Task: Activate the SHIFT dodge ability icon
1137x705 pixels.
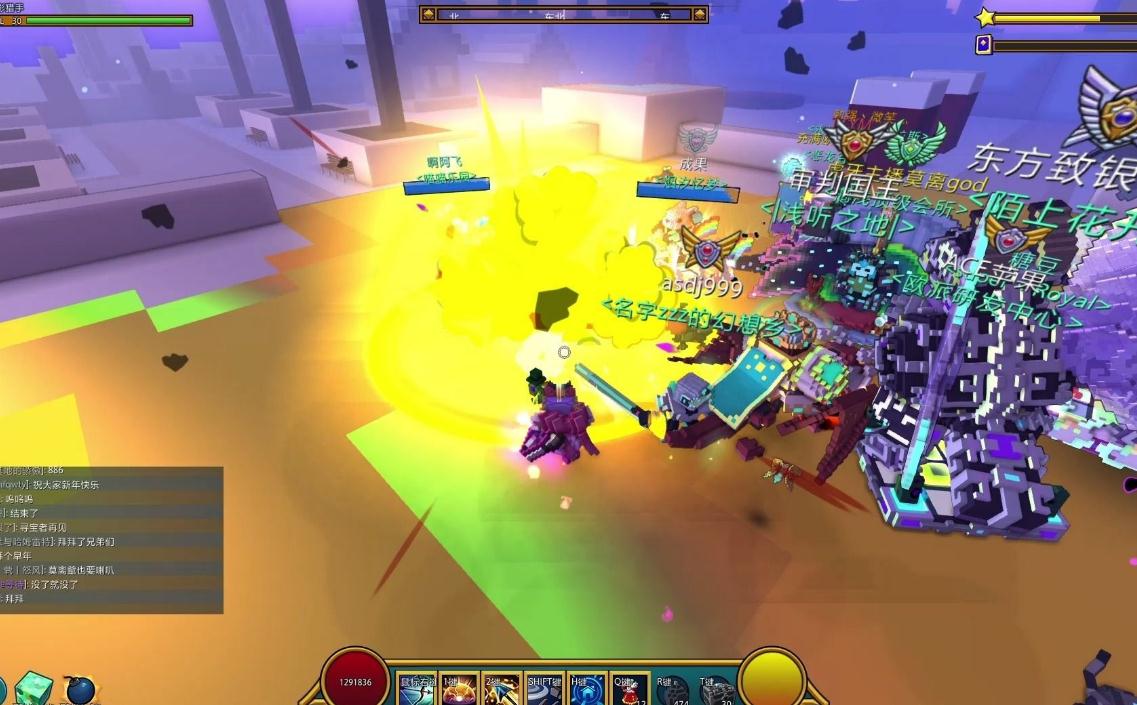Action: (544, 690)
